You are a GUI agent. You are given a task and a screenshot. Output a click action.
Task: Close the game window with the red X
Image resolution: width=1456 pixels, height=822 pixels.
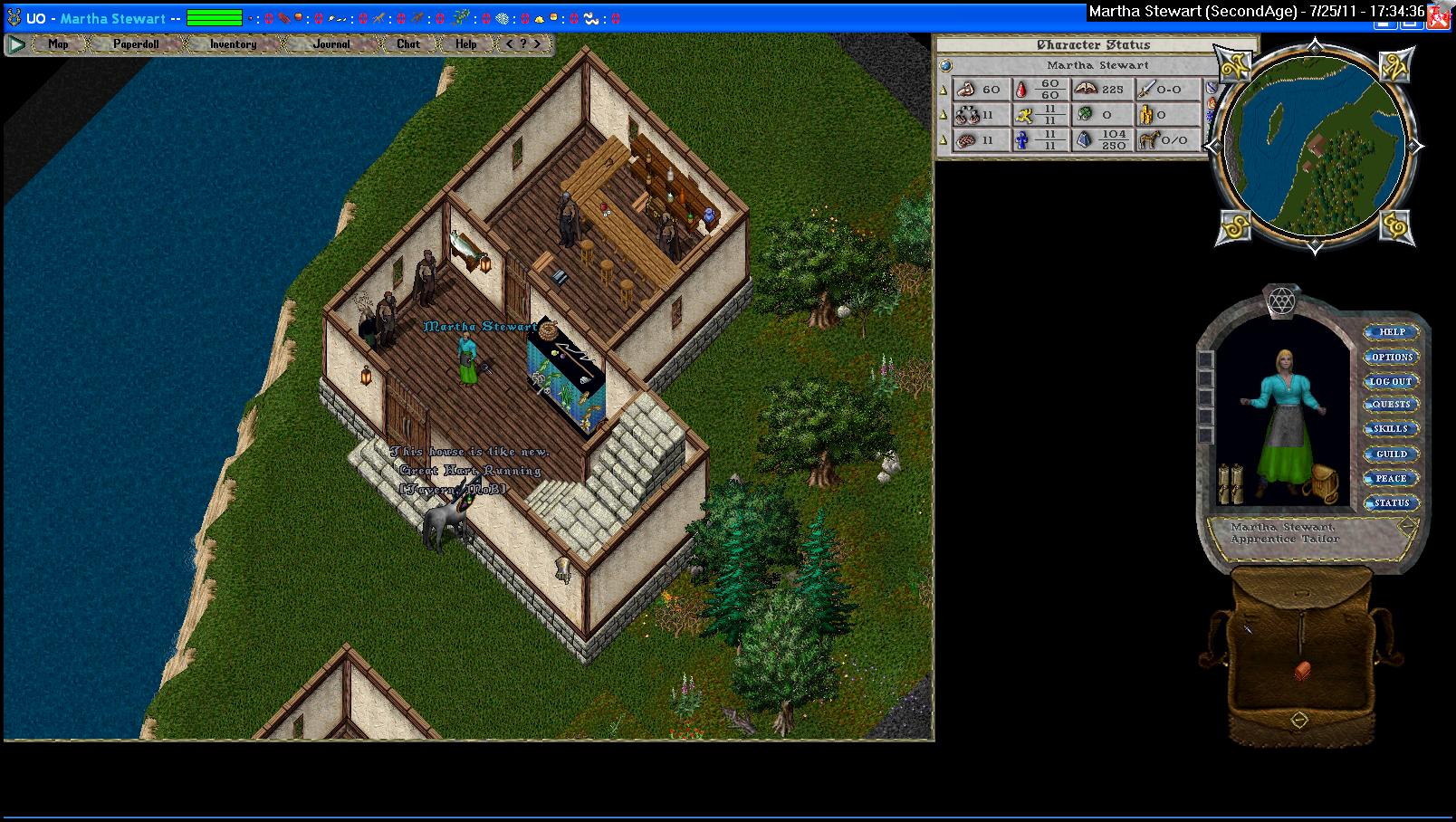(1438, 17)
